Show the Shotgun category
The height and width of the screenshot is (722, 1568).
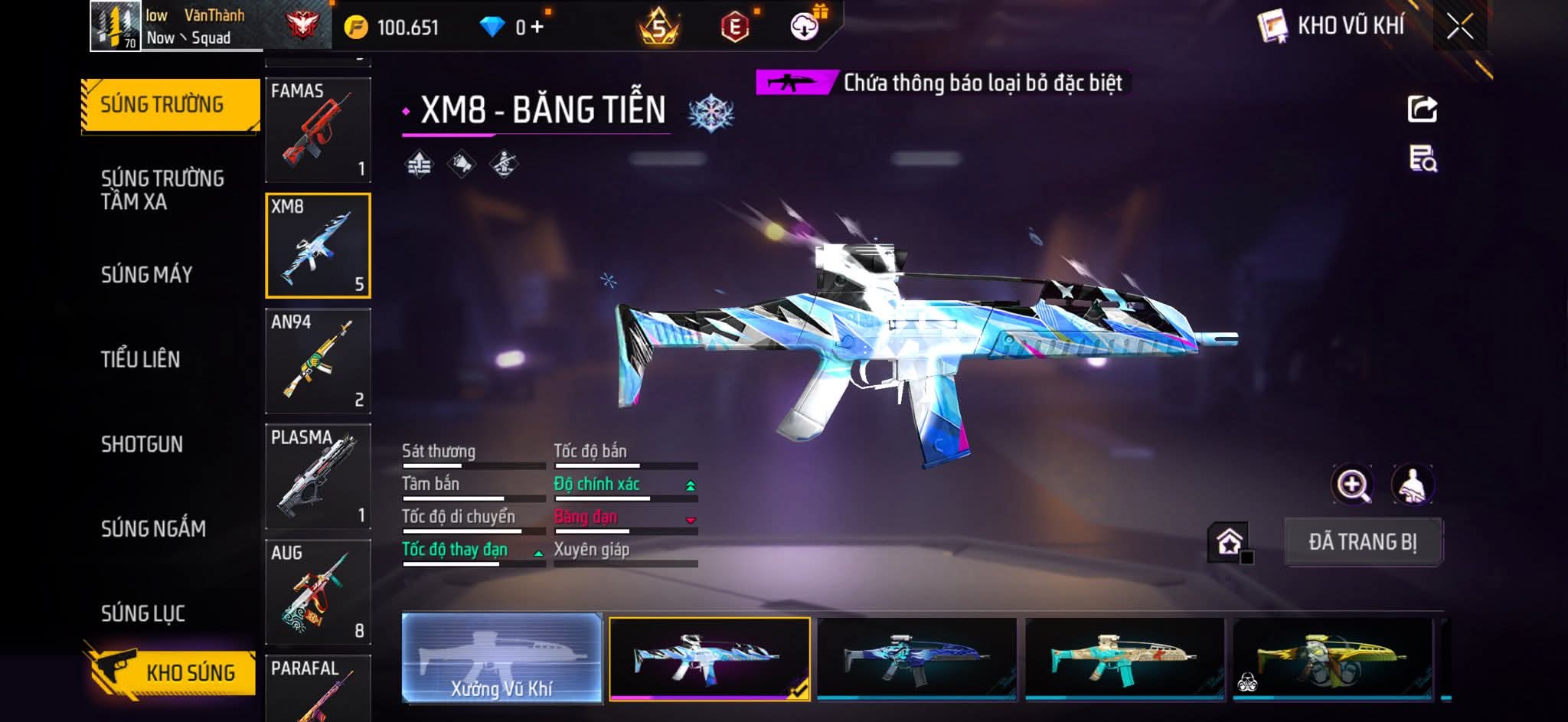pos(142,444)
